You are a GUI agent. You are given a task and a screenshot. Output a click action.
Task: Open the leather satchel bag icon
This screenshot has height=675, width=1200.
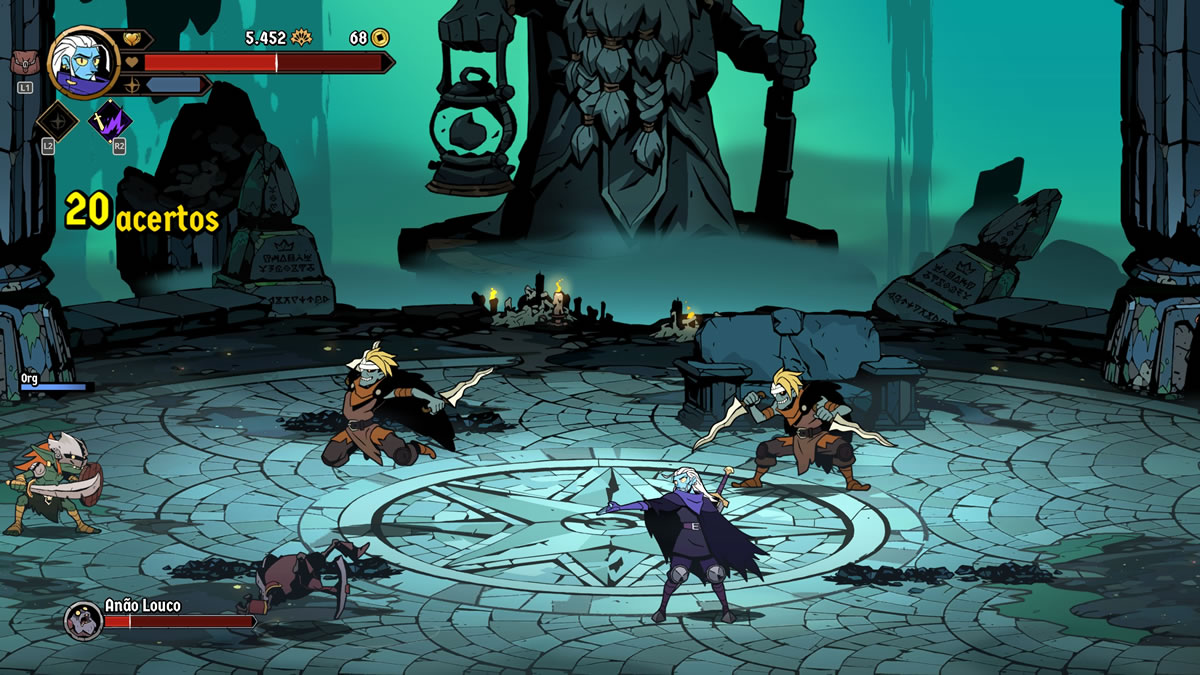pyautogui.click(x=25, y=63)
